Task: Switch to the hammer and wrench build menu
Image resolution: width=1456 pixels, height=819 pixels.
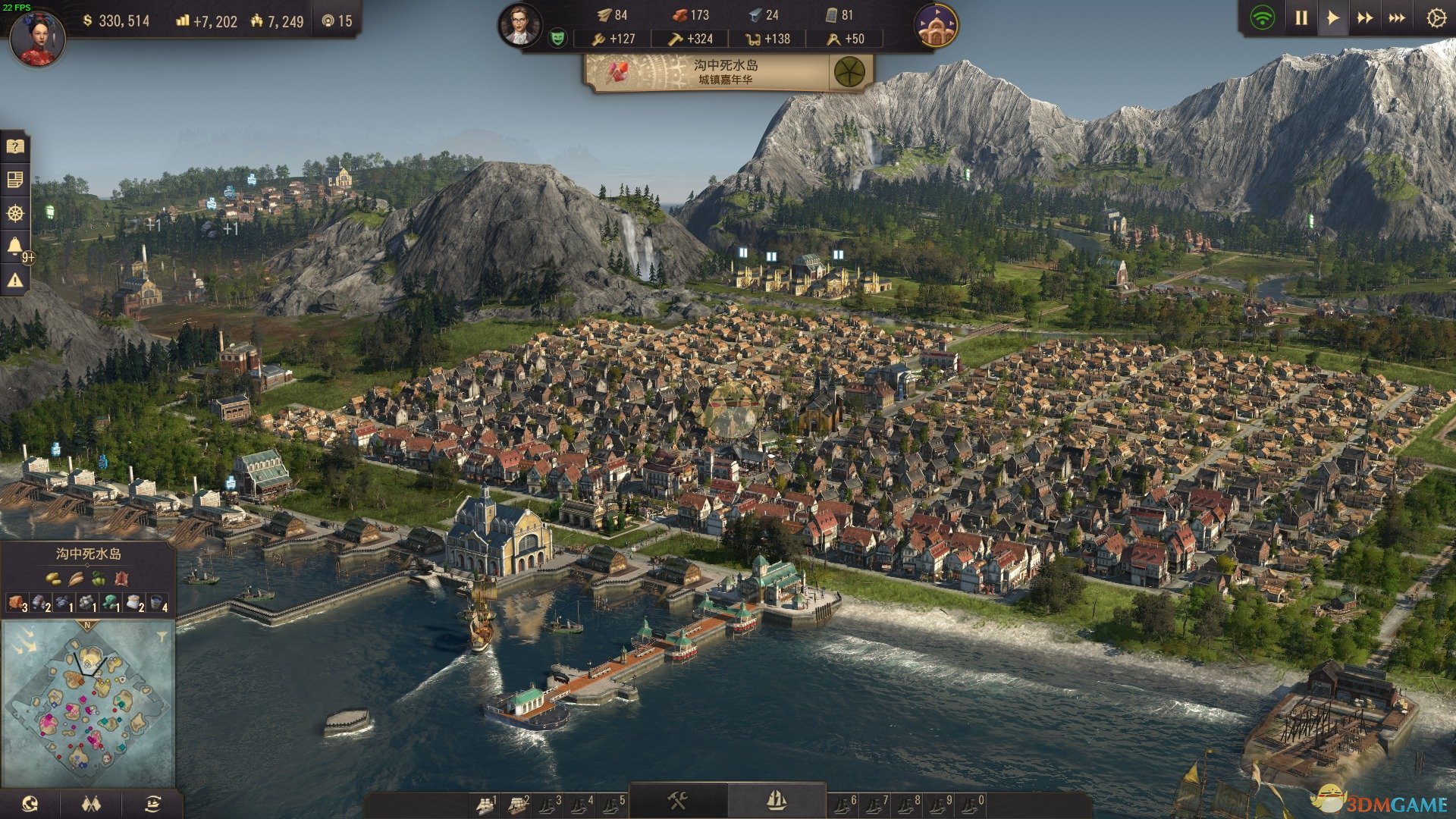Action: [x=677, y=801]
